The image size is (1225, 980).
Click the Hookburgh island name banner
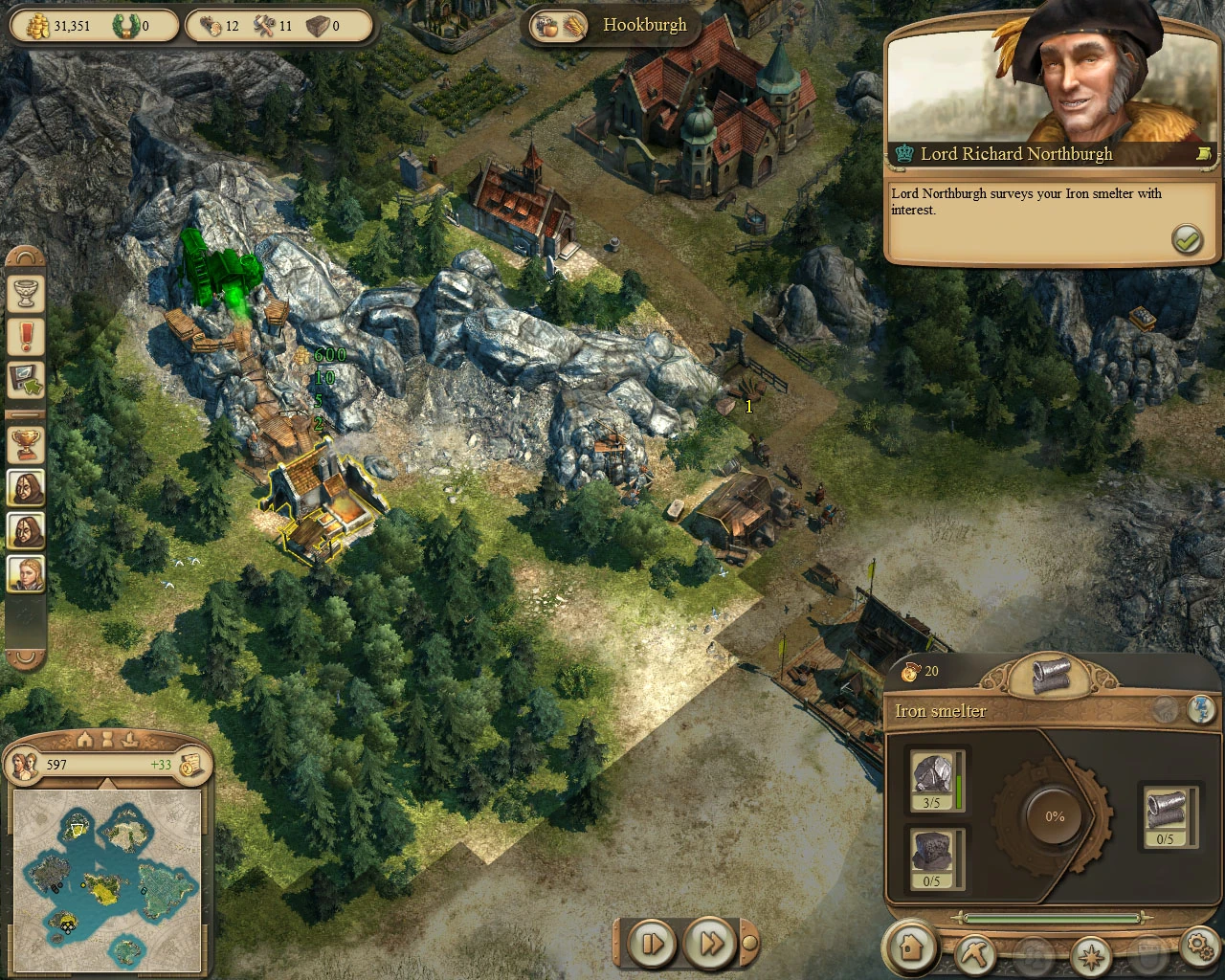[x=643, y=26]
